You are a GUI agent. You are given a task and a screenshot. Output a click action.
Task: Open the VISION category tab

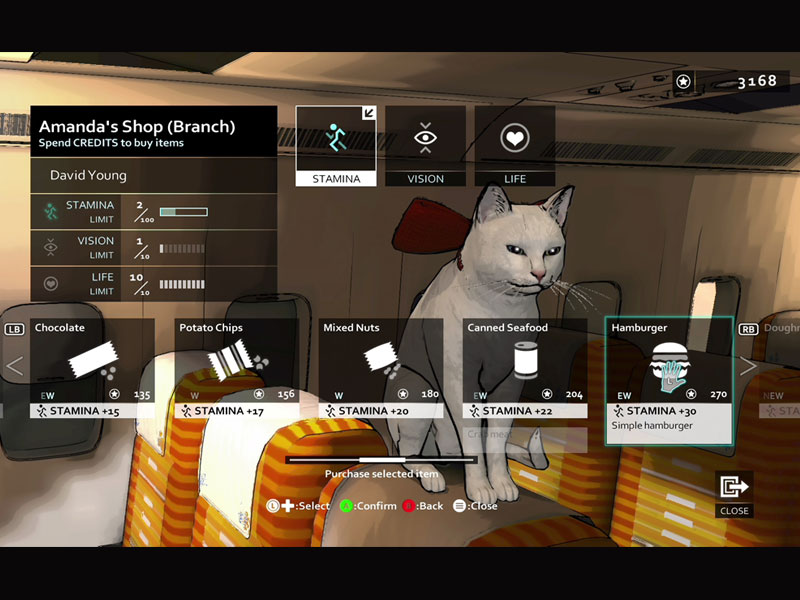425,146
